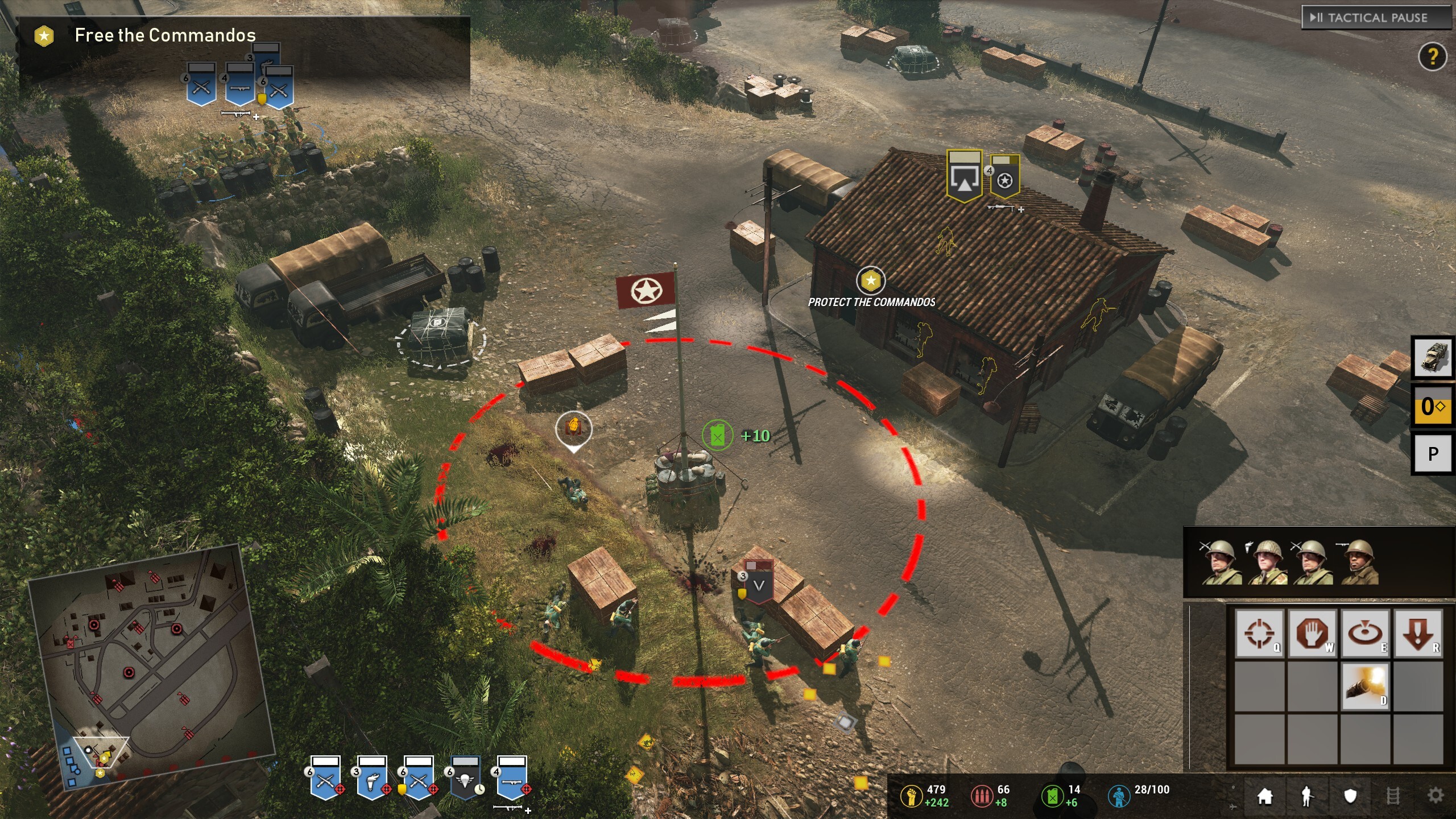Select the bazooka squad in bottom bar

tap(512, 777)
